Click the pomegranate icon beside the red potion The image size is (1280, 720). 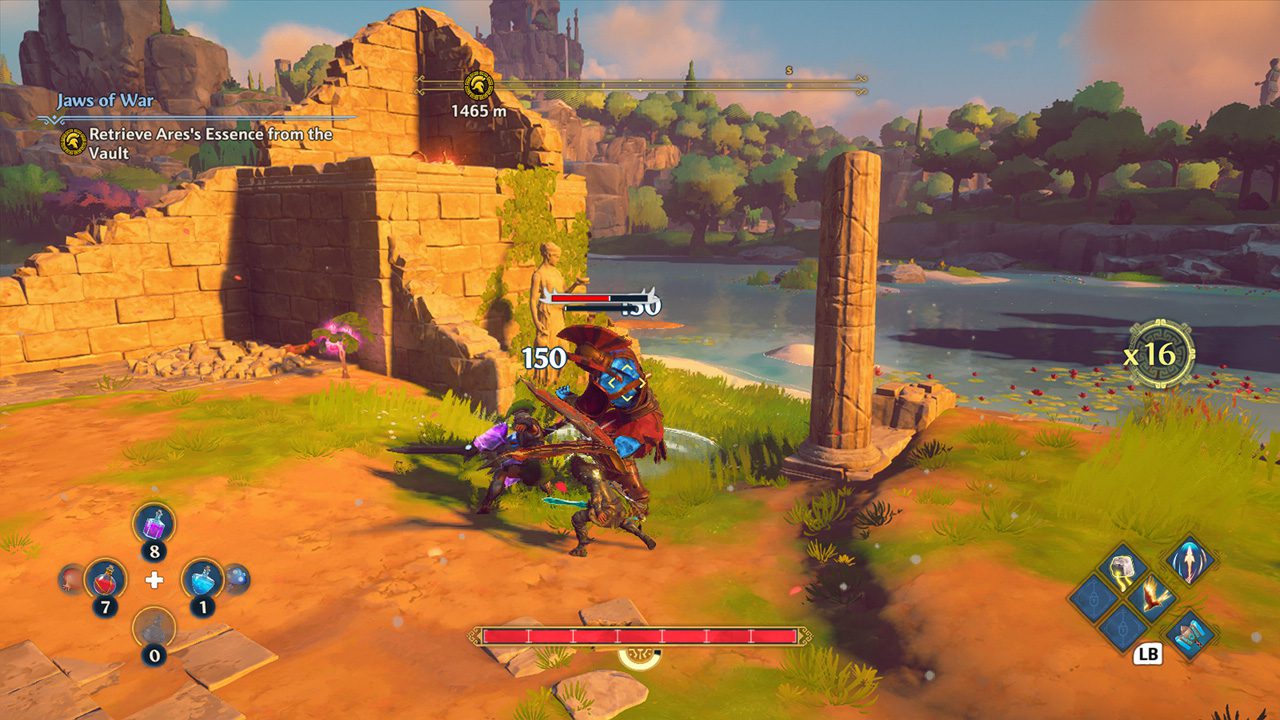point(71,578)
